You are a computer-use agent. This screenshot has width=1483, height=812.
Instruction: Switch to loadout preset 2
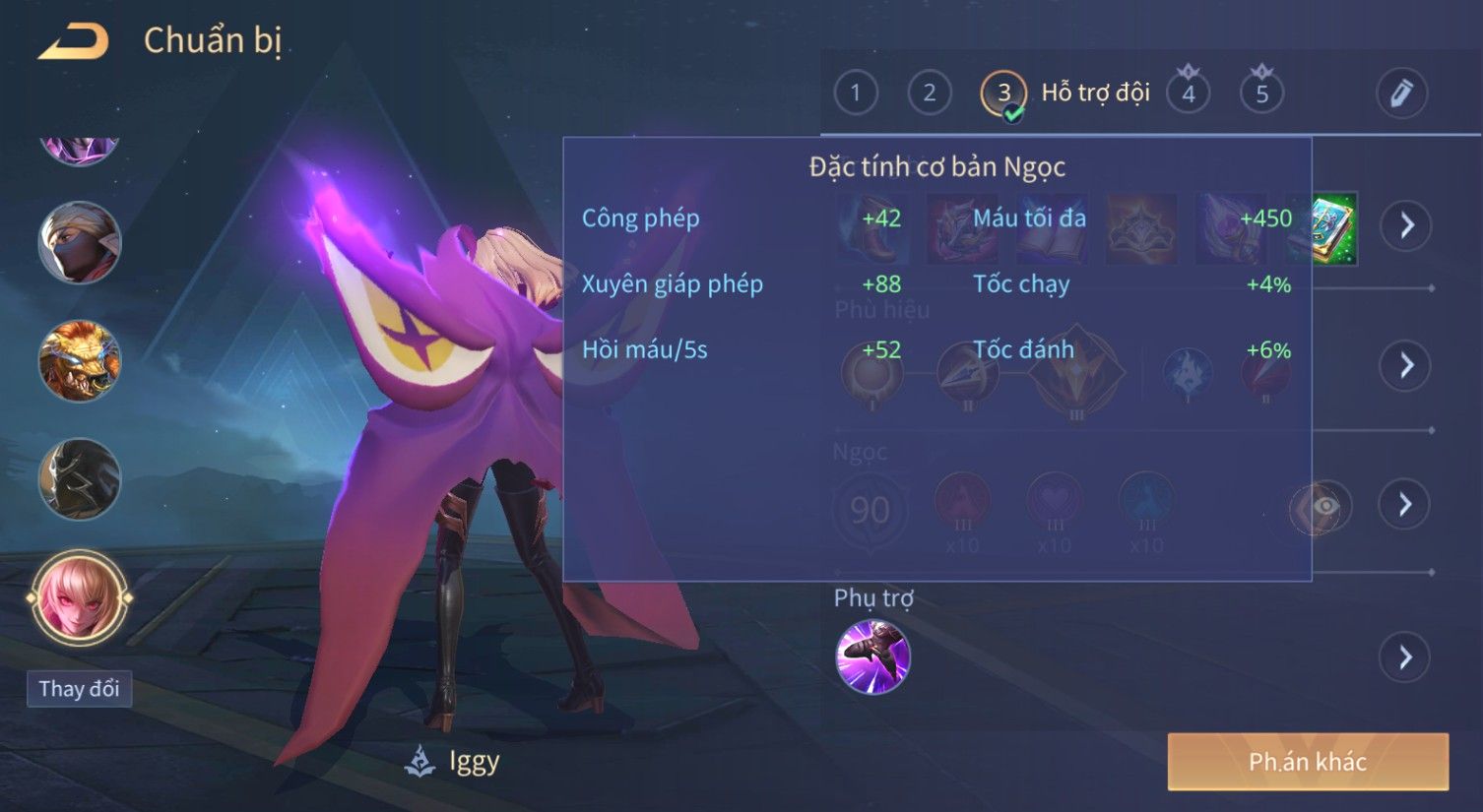pyautogui.click(x=929, y=94)
